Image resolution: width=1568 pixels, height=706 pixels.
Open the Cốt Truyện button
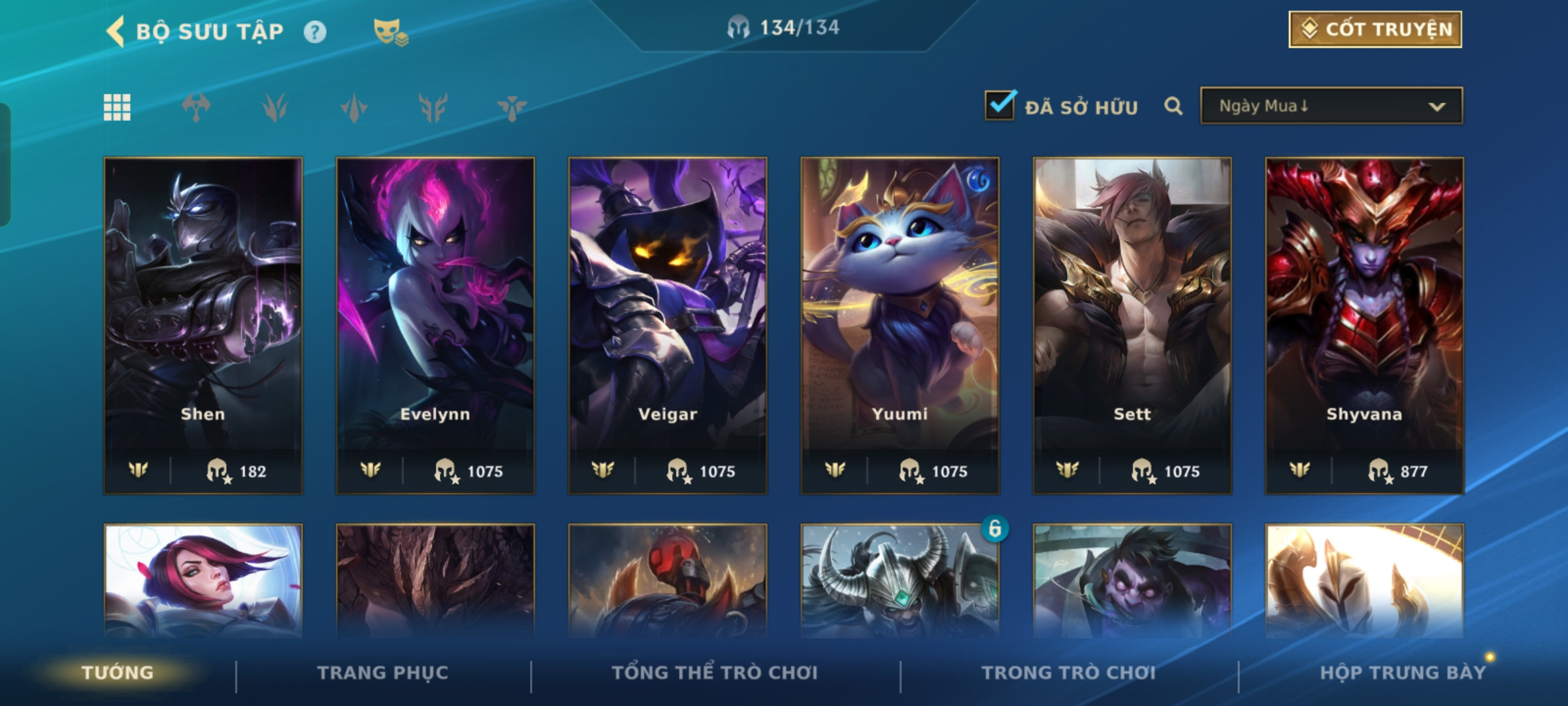coord(1375,29)
